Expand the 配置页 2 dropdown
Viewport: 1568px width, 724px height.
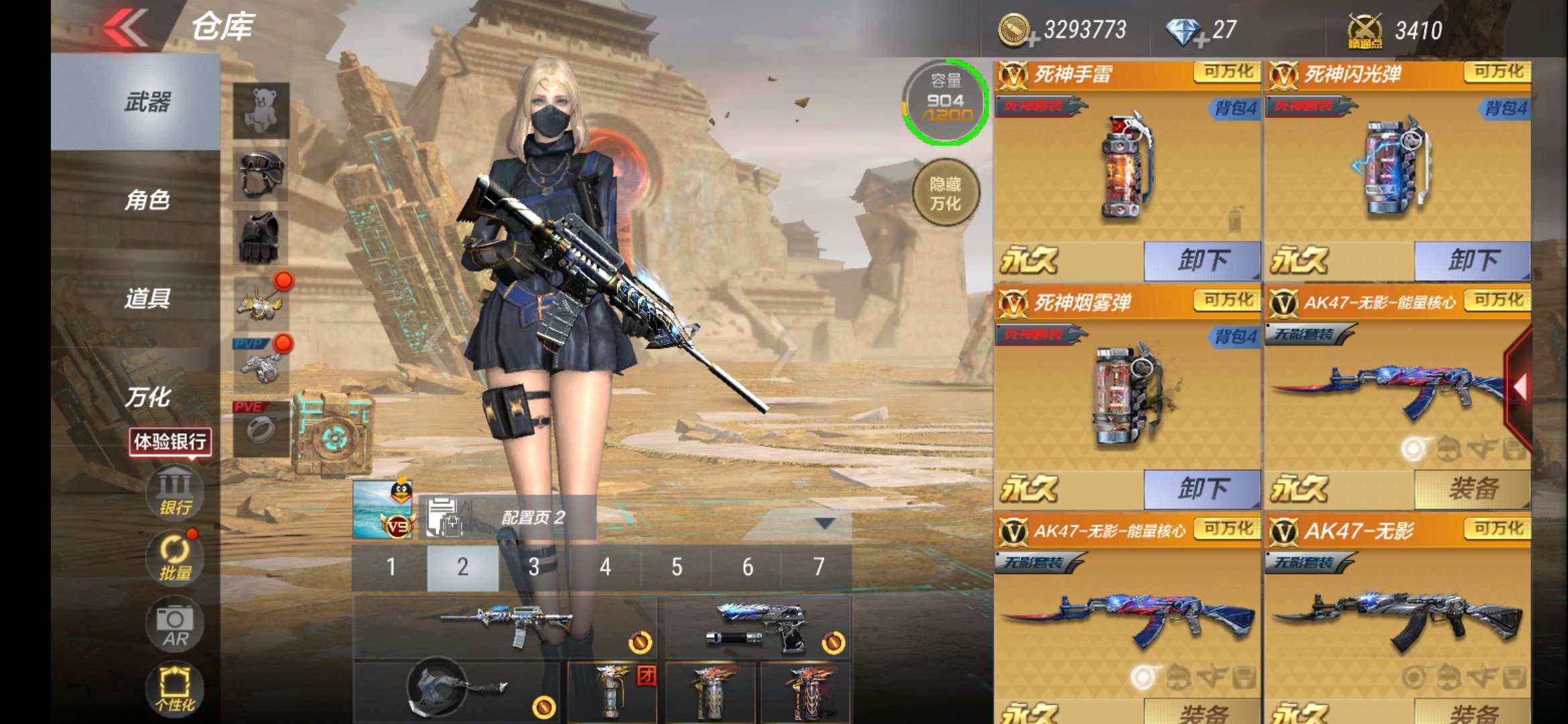824,522
